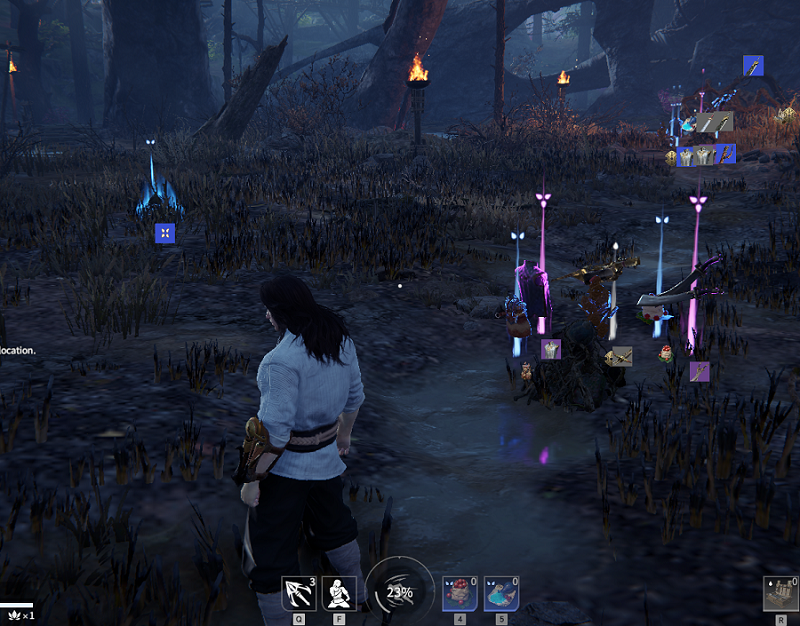Click the blue four-petal loot marker

click(165, 233)
